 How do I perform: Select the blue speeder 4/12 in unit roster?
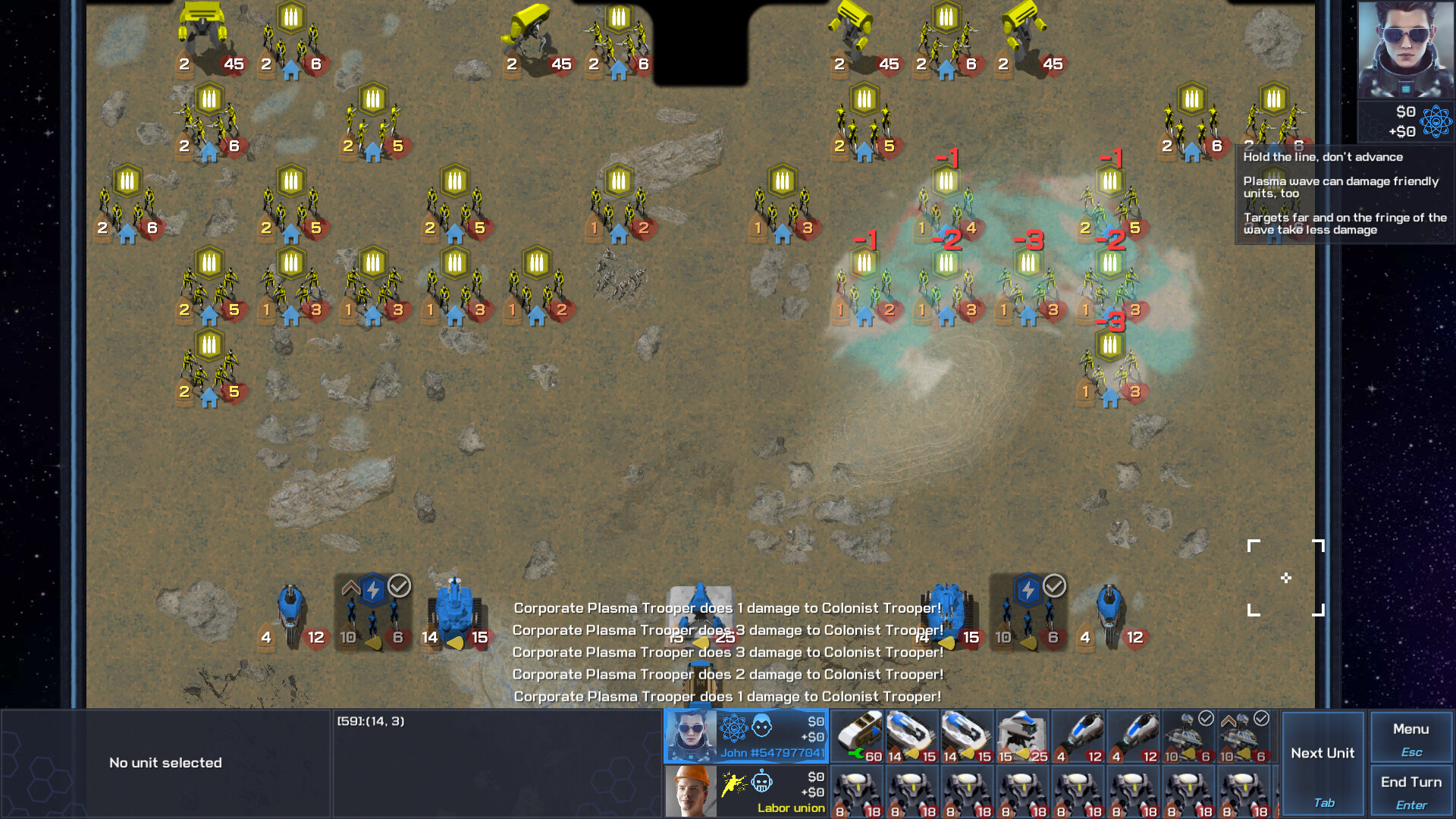pos(1078,733)
